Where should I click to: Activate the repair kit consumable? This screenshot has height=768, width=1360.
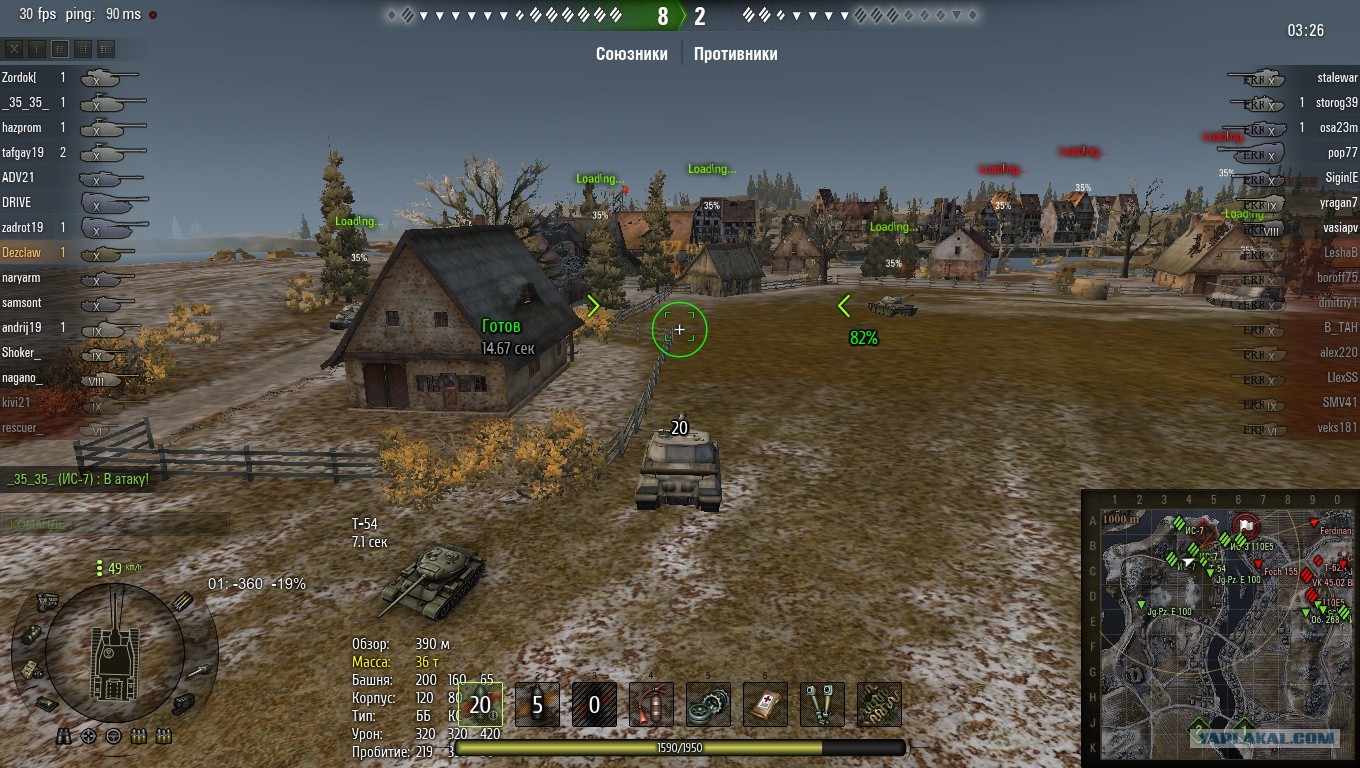point(708,704)
